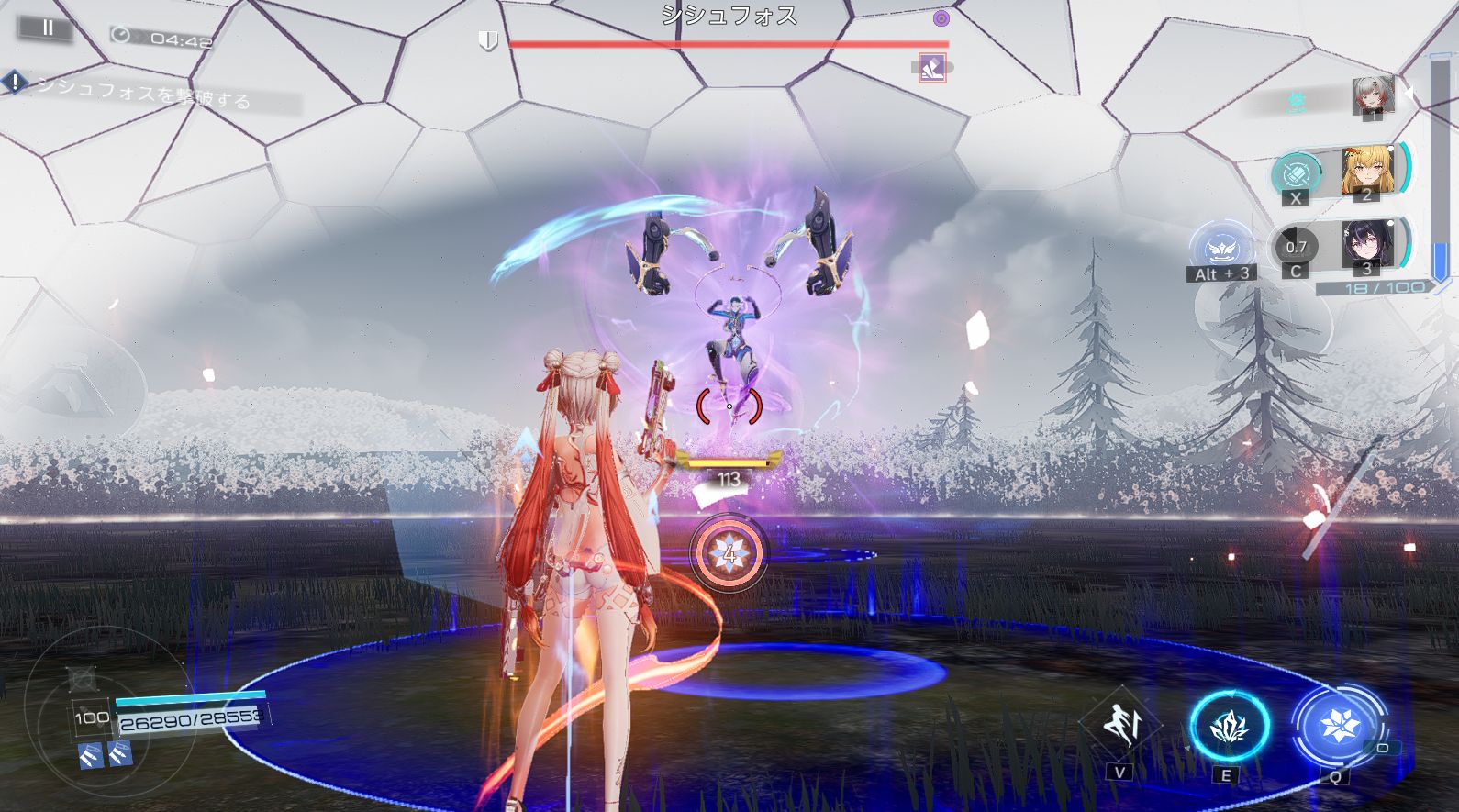Trigger the support skill on cooldown at 0.7
Image resolution: width=1459 pixels, height=812 pixels.
[x=1296, y=247]
